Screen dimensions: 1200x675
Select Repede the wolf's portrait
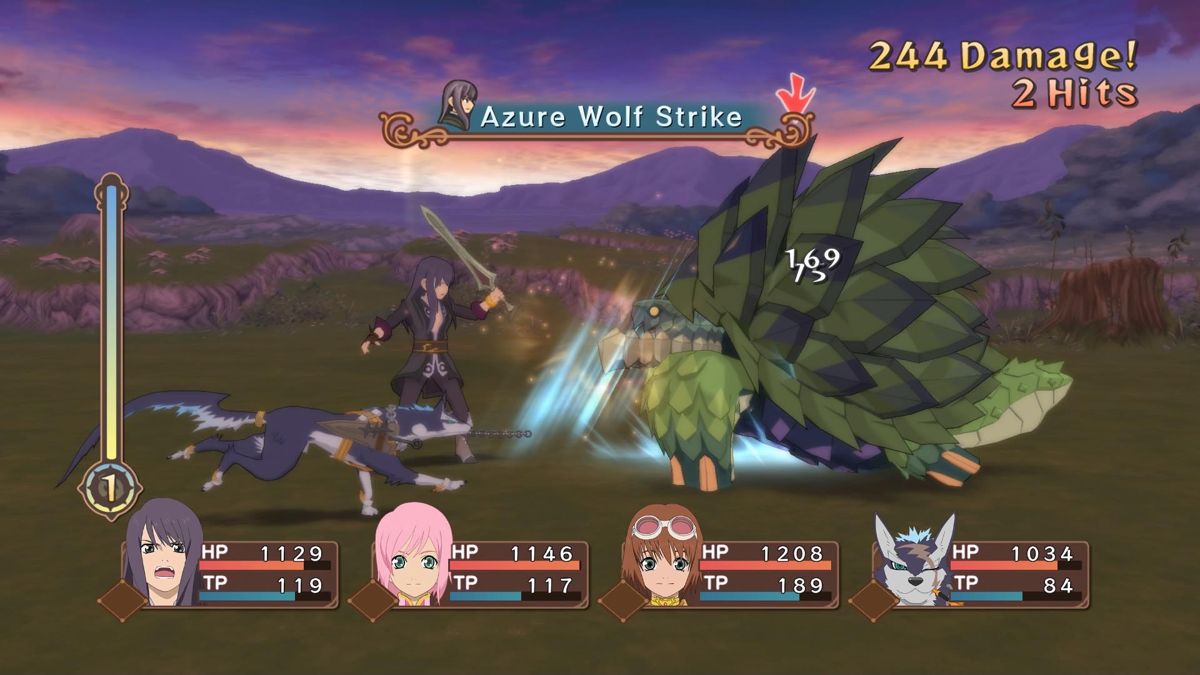click(x=911, y=560)
